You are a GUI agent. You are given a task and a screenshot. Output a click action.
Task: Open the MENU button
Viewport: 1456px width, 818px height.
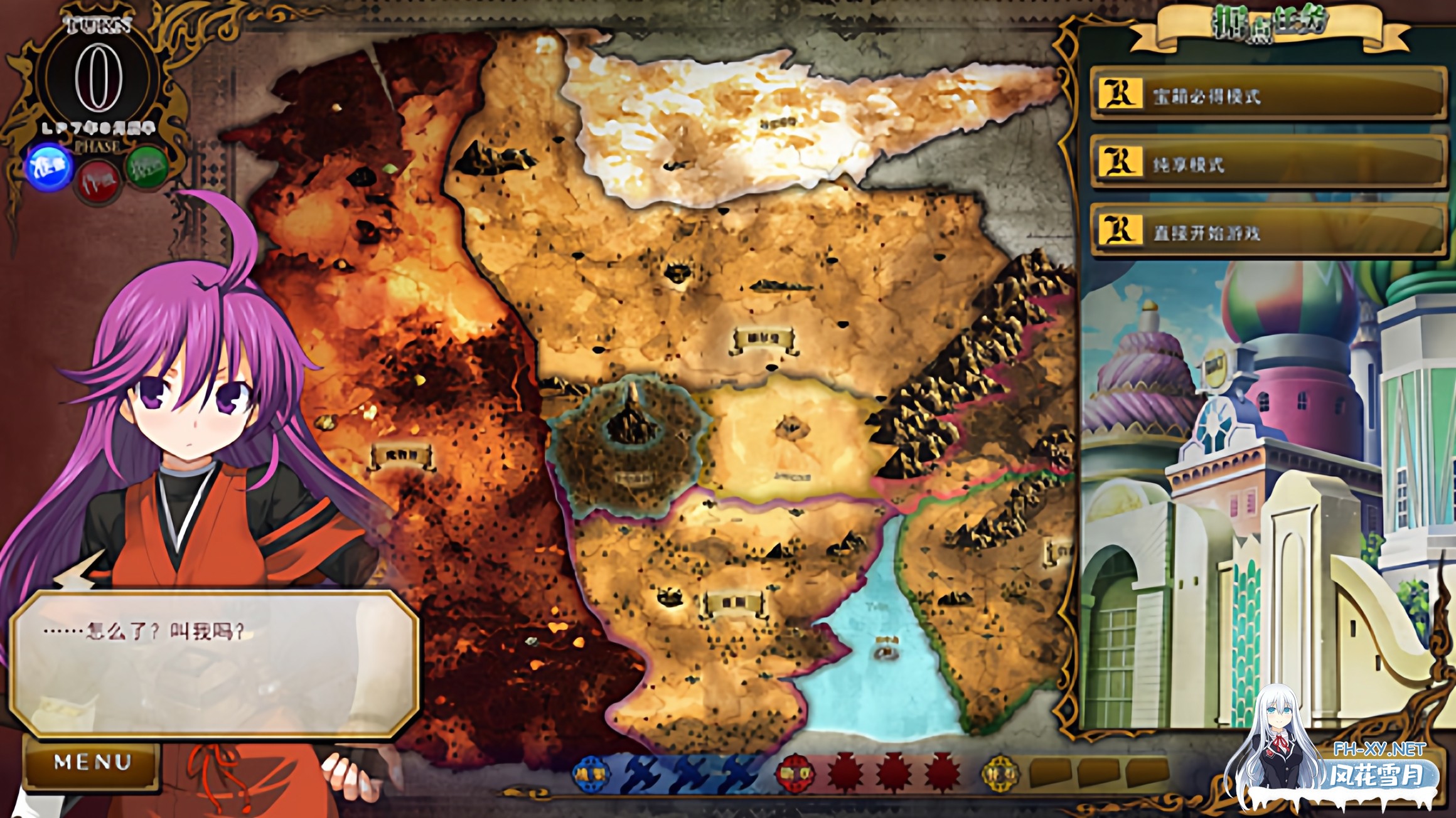pos(92,762)
